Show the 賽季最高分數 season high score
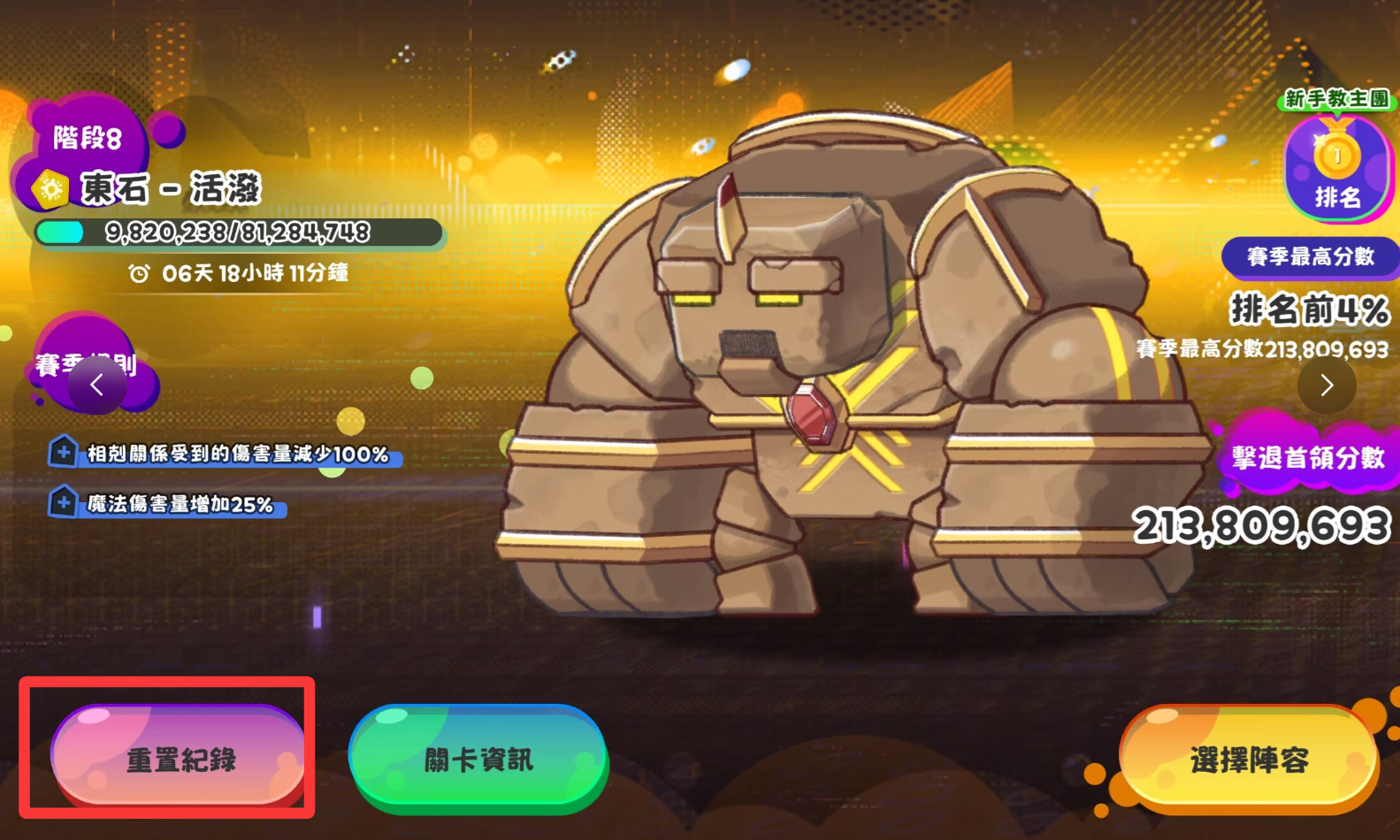 (x=1310, y=256)
